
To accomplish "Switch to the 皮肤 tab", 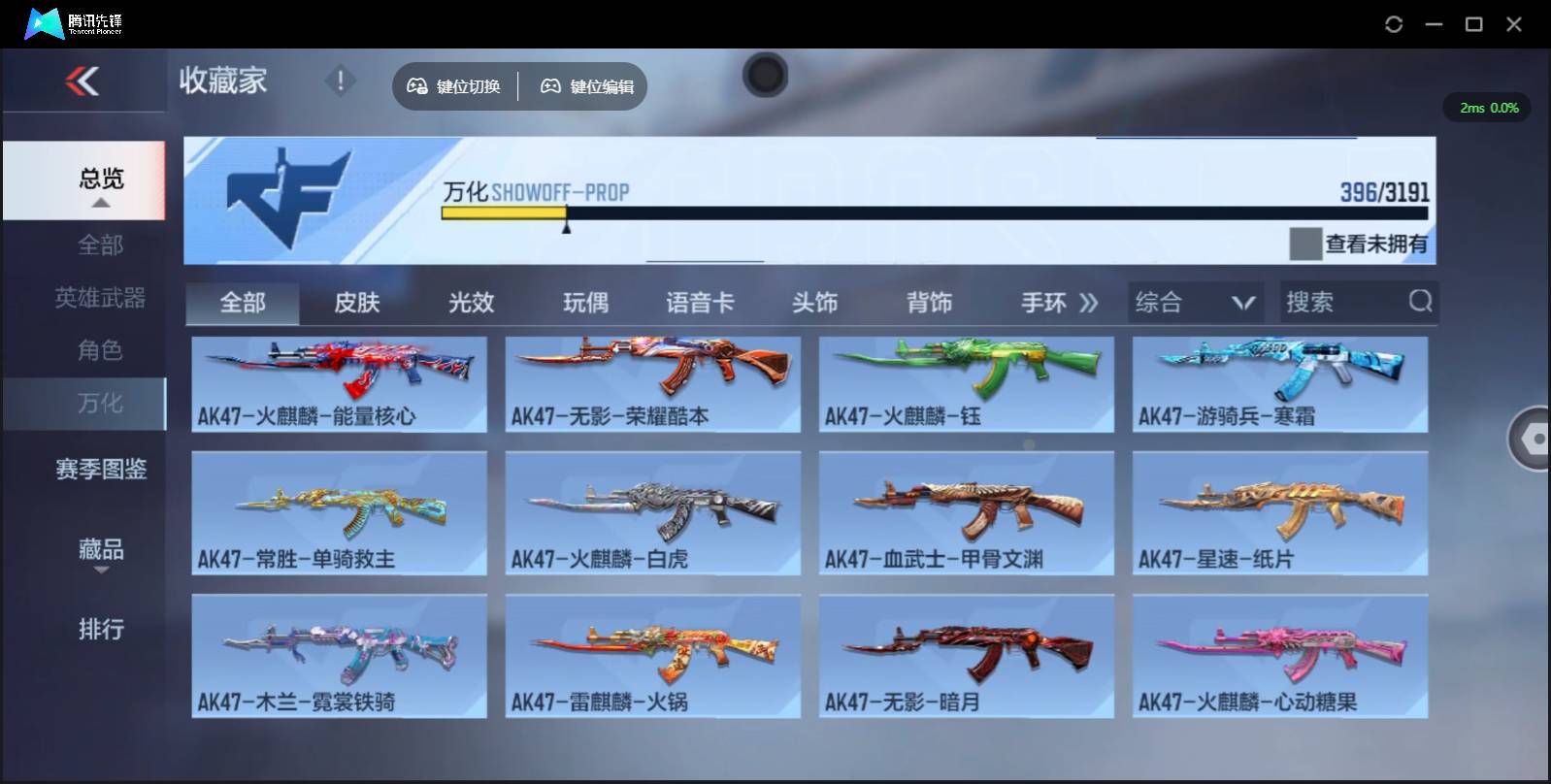I will (360, 302).
